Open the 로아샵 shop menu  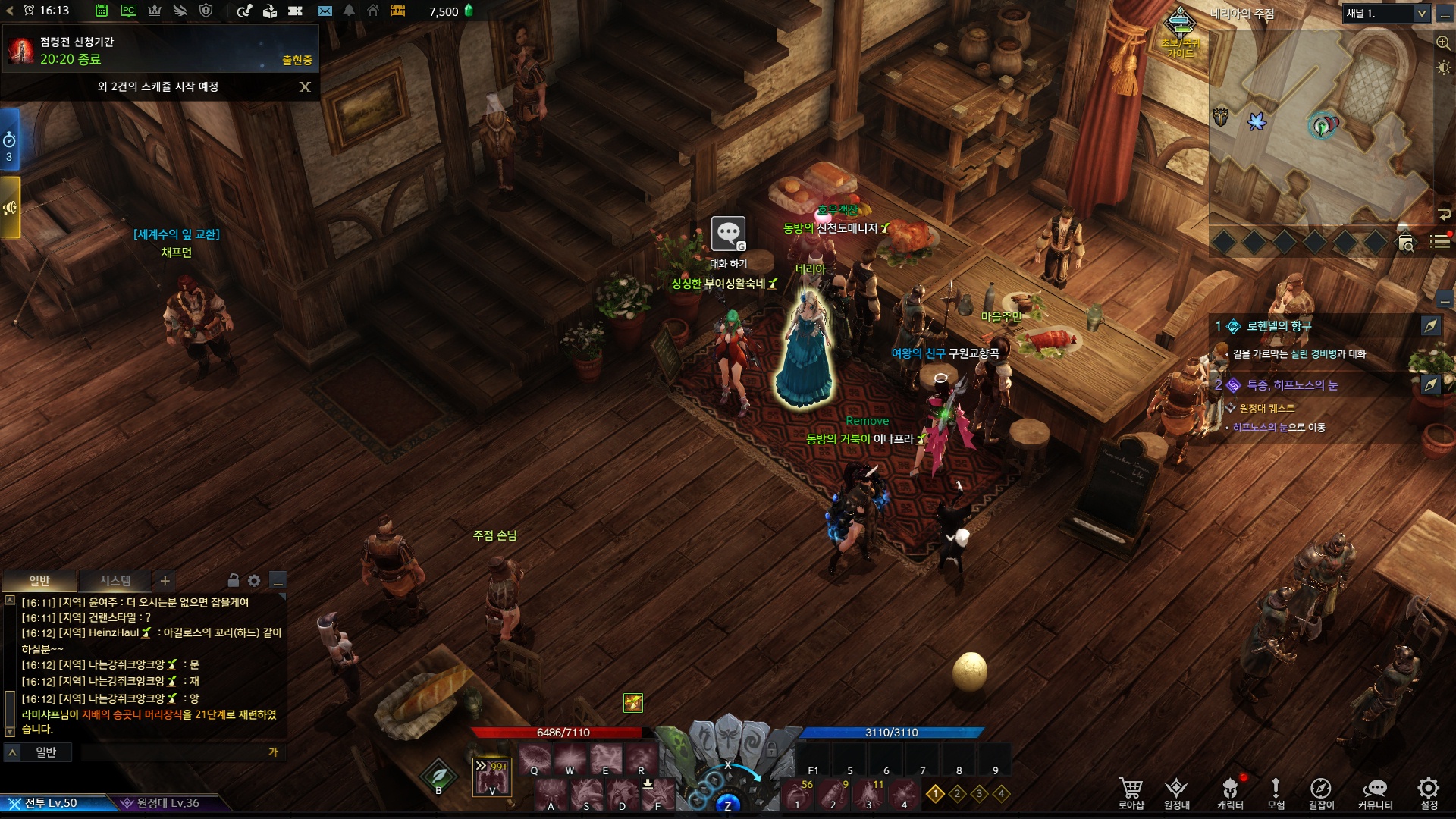pyautogui.click(x=1131, y=792)
